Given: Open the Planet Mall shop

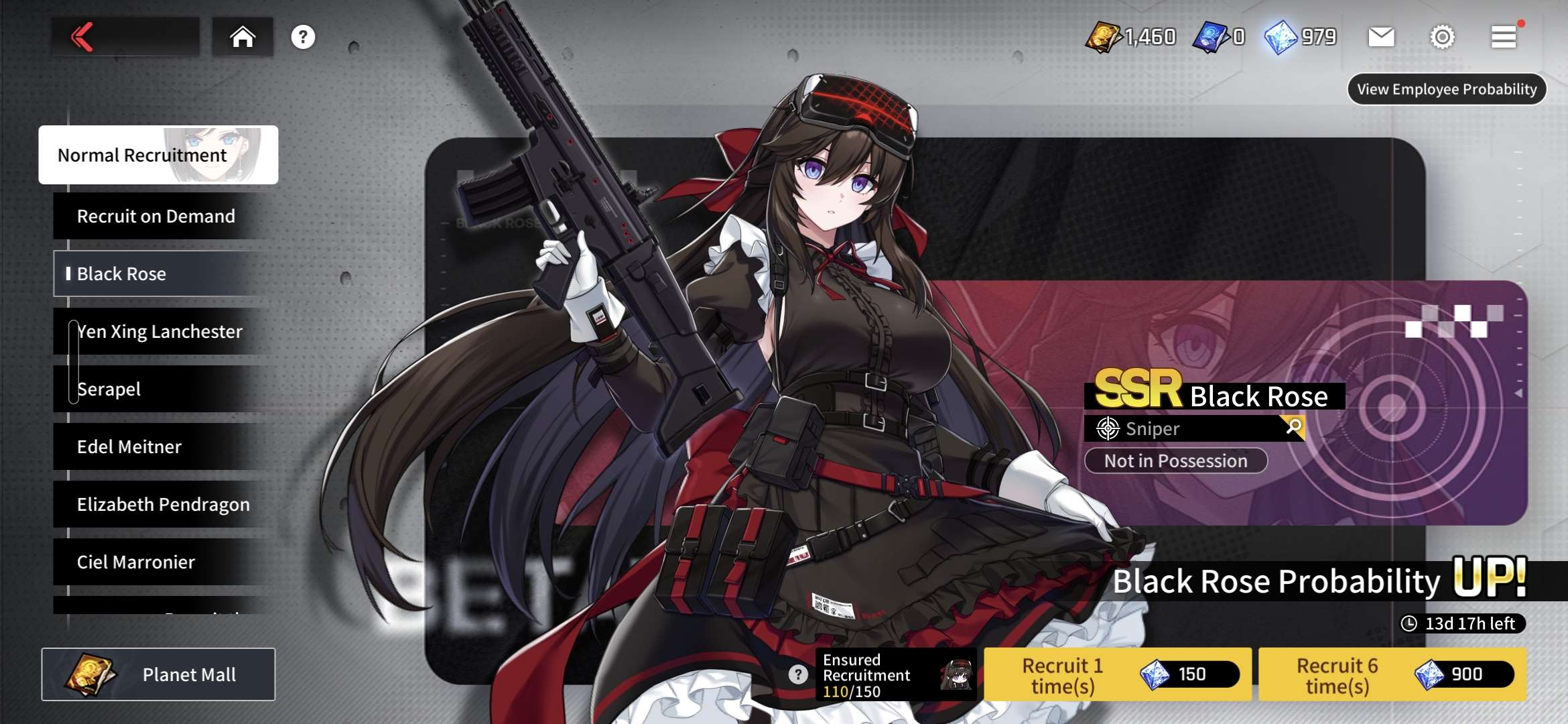Looking at the screenshot, I should point(158,674).
